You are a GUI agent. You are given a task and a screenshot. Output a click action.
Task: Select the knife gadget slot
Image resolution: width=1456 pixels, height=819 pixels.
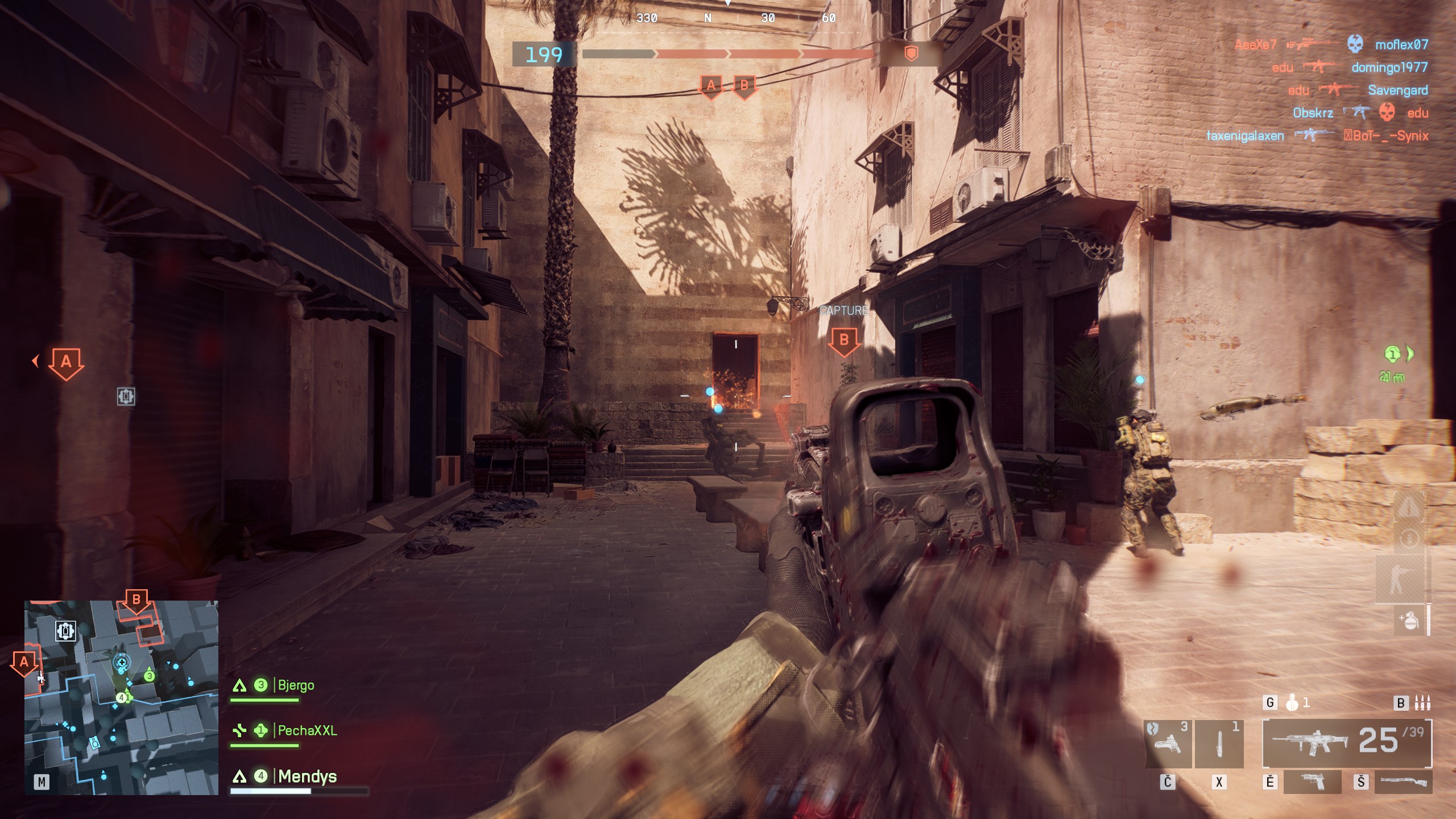pos(1219,743)
